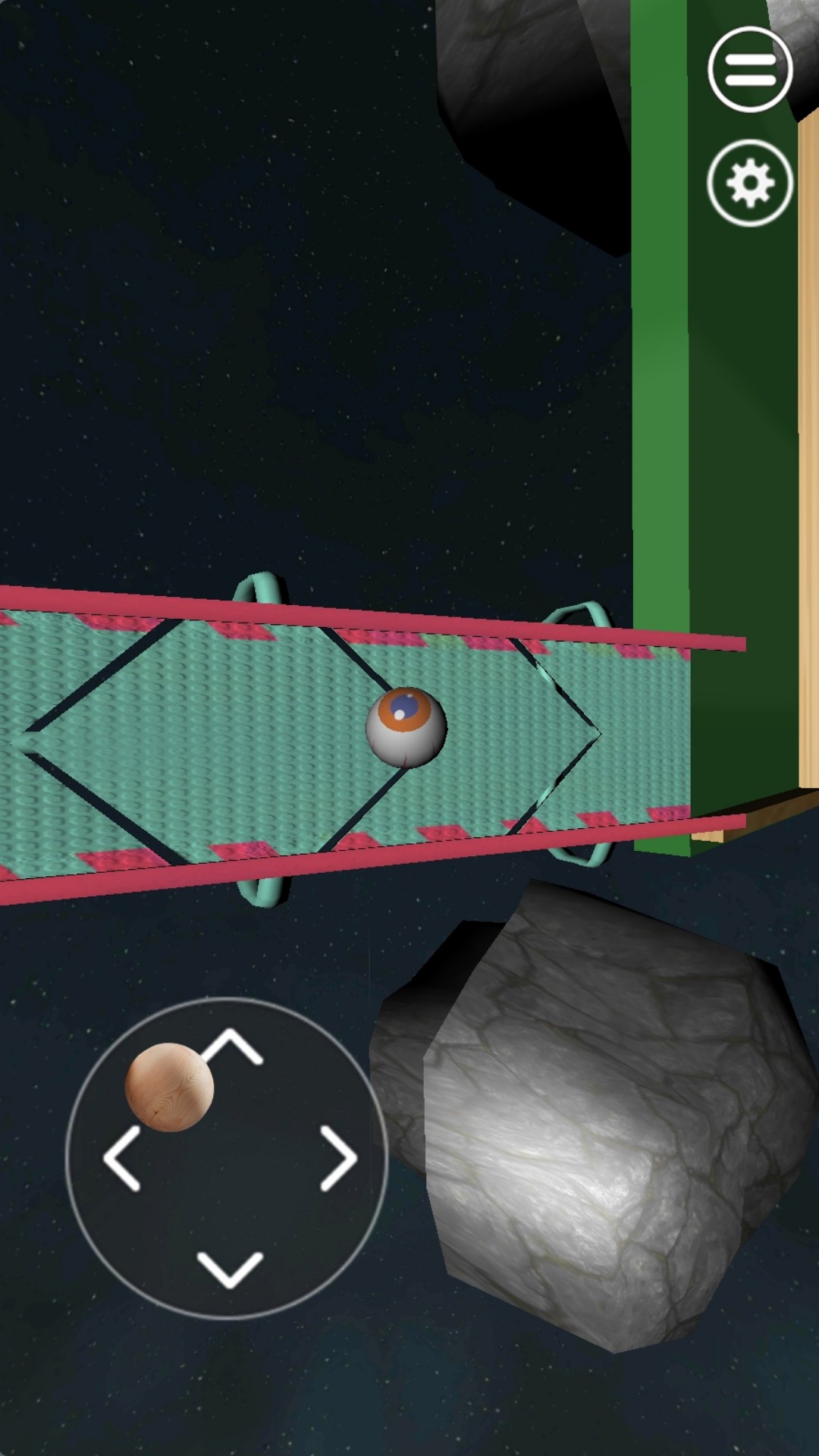
Task: Tap the joystick's right arrow
Action: [x=338, y=1158]
